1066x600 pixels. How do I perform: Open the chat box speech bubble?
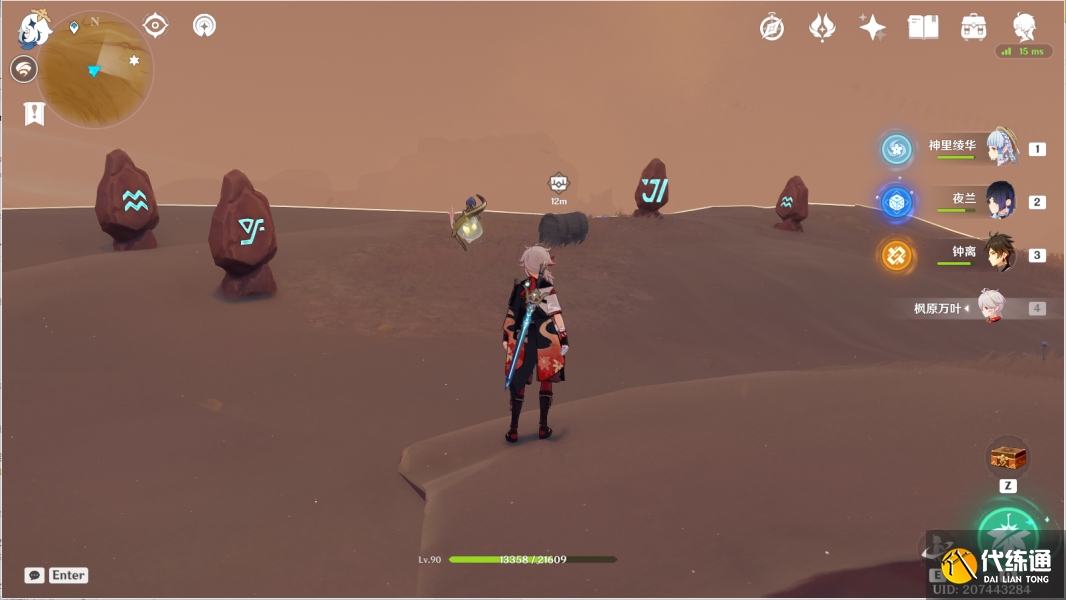click(x=35, y=575)
